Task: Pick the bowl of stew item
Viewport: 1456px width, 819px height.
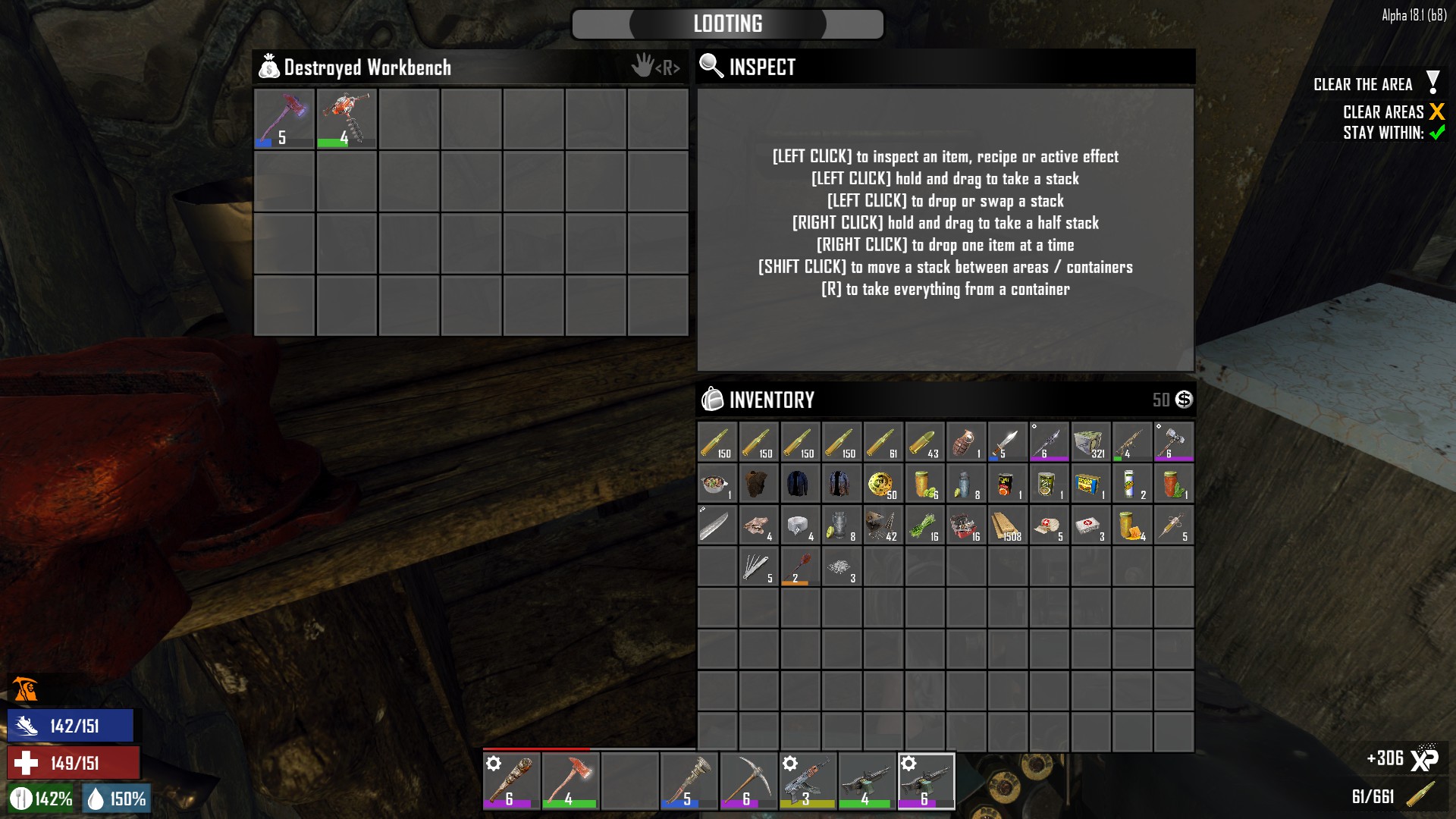Action: 717,484
